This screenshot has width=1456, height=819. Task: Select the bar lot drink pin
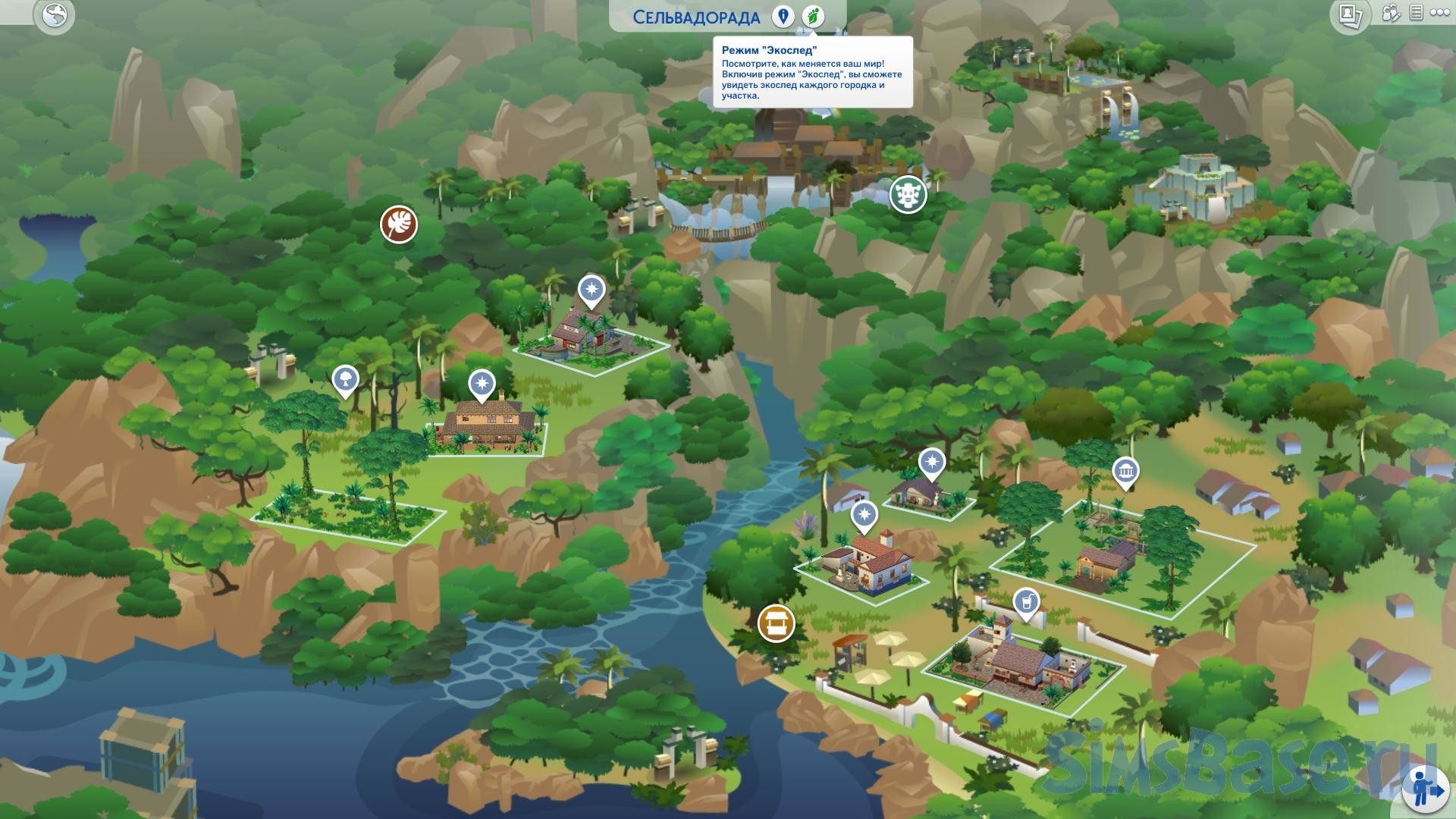click(1026, 603)
